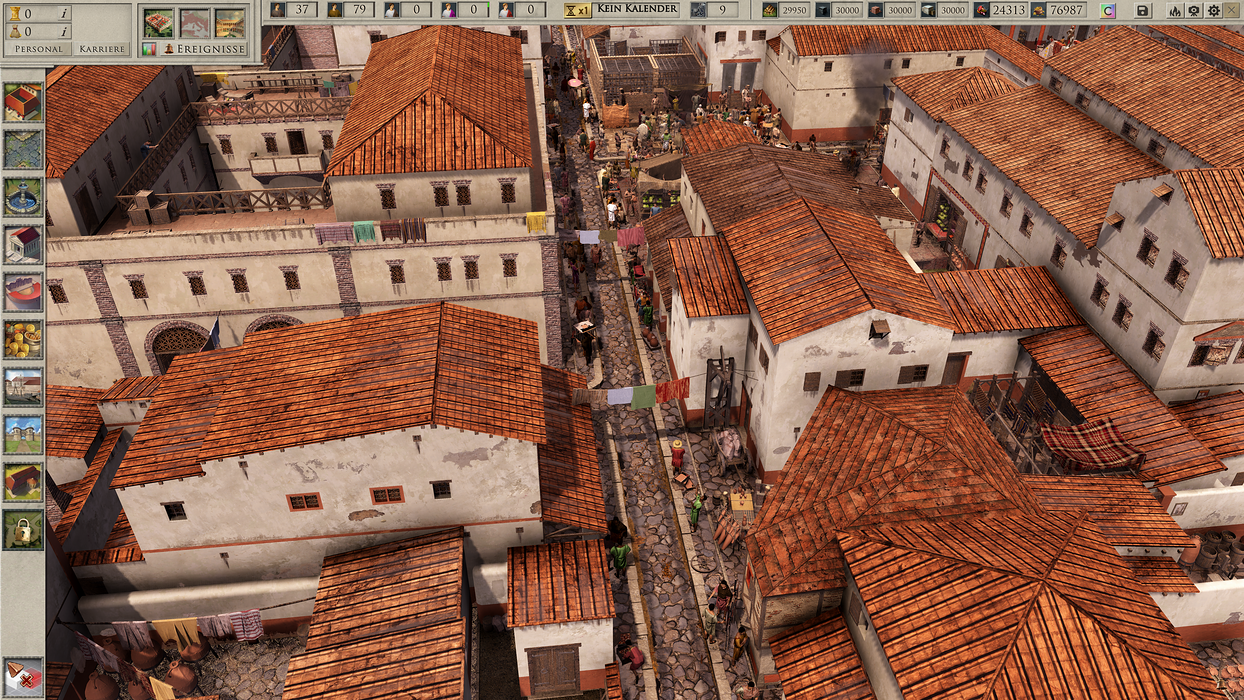Viewport: 1244px width, 700px height.
Task: Open the padlock security build category
Action: (x=22, y=529)
